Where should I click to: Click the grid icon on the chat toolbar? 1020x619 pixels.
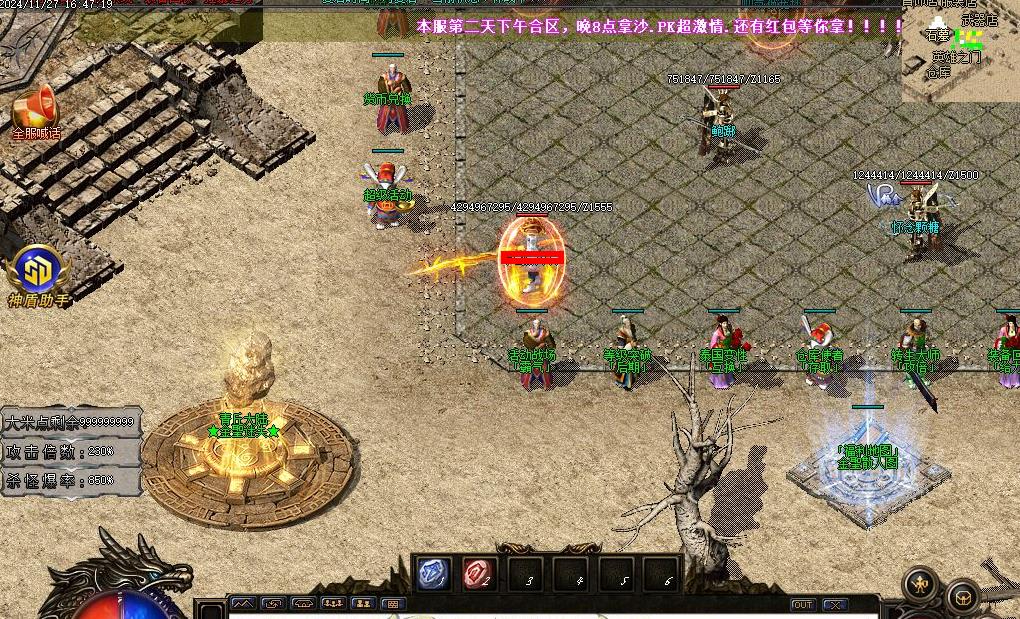(393, 604)
